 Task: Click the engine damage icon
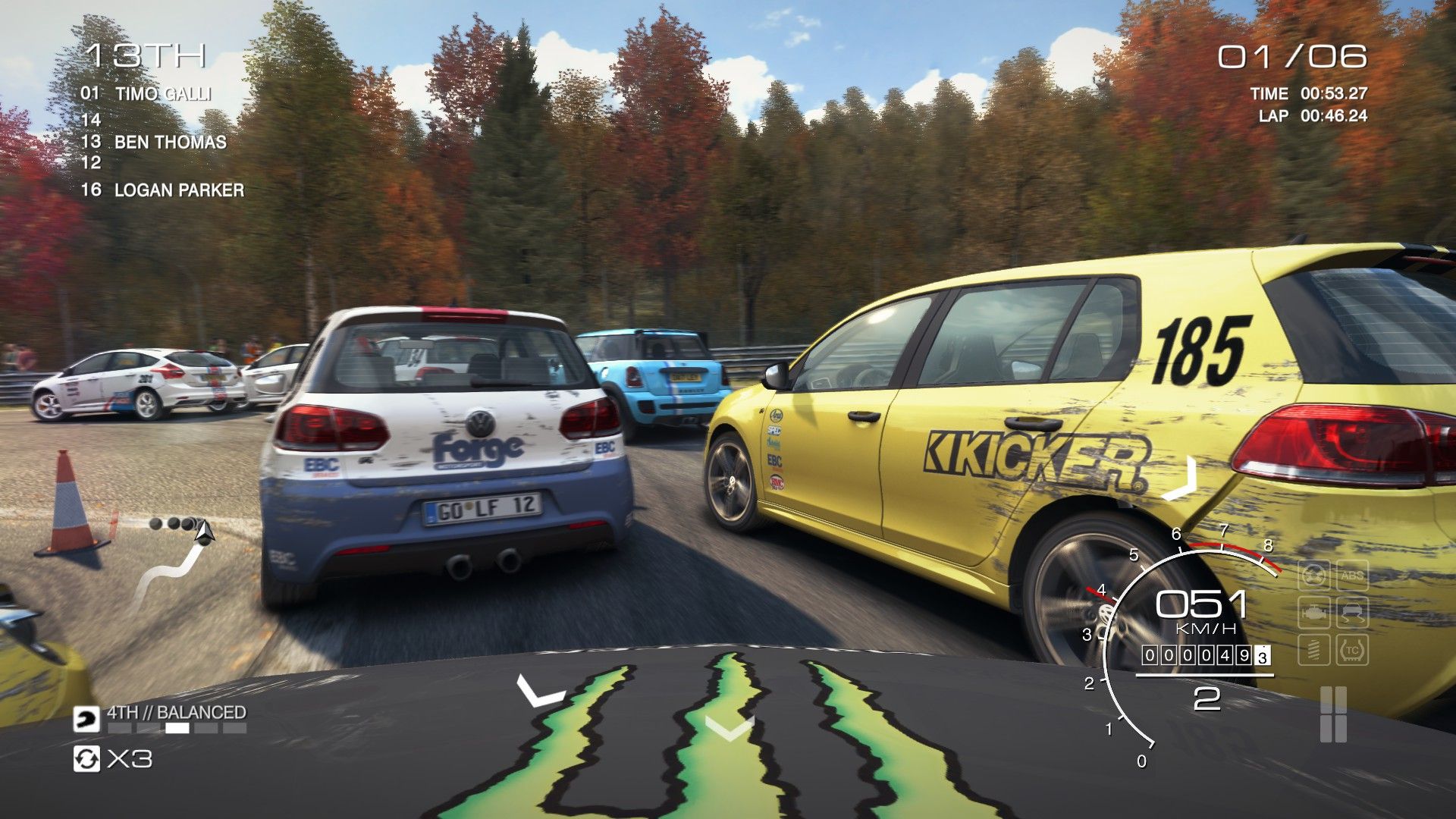1313,612
